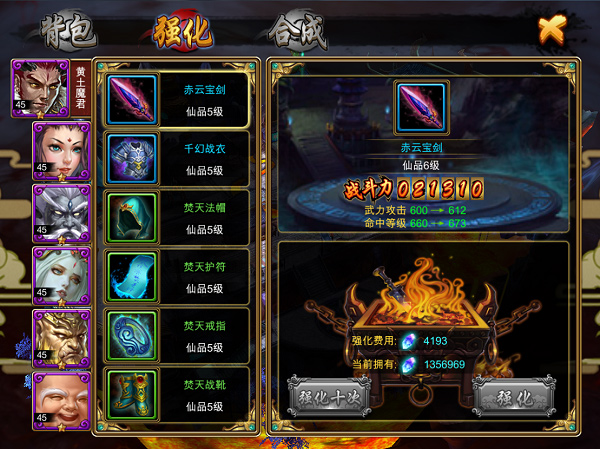Switch to the 背包 tab
The height and width of the screenshot is (449, 600).
tap(70, 32)
